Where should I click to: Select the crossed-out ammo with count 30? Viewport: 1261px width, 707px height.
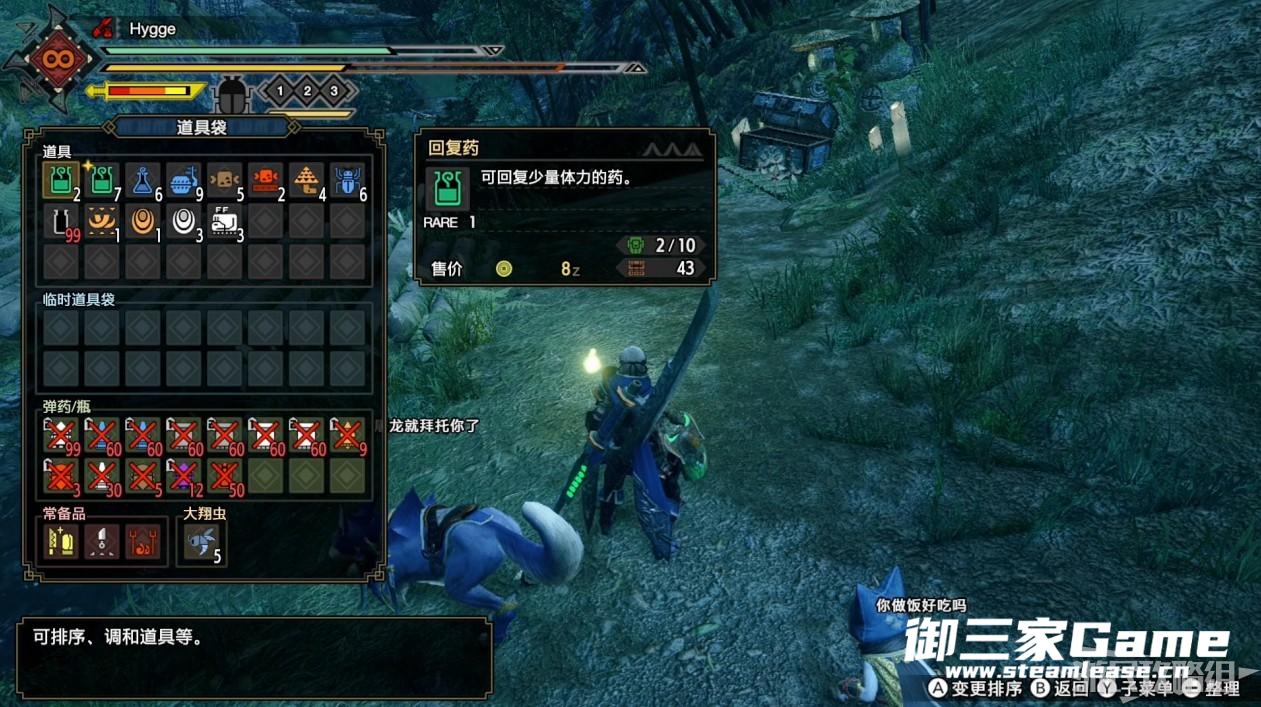[x=102, y=477]
